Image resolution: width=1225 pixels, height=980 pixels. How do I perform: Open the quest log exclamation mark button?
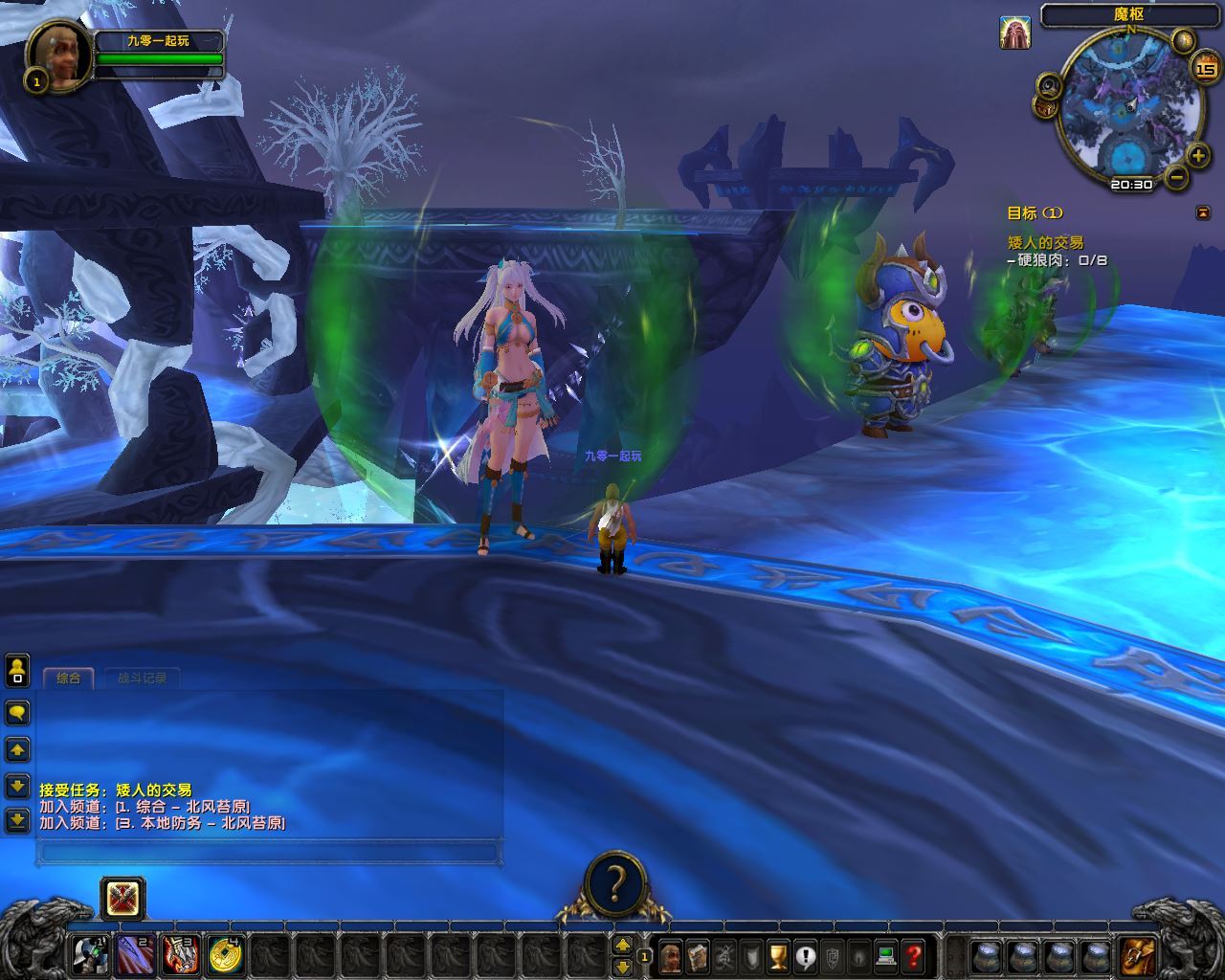[805, 954]
